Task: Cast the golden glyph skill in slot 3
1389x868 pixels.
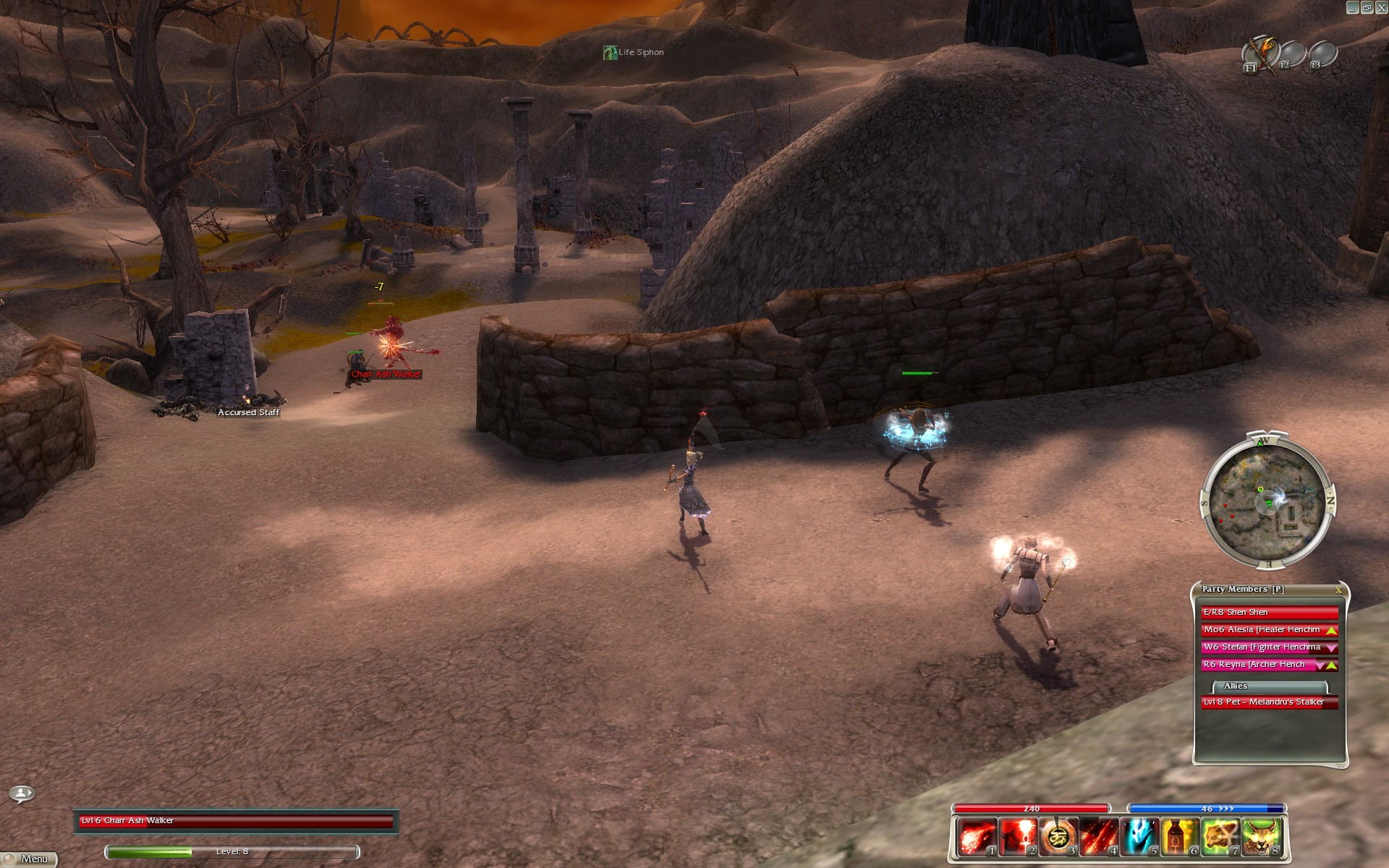Action: tap(1056, 837)
